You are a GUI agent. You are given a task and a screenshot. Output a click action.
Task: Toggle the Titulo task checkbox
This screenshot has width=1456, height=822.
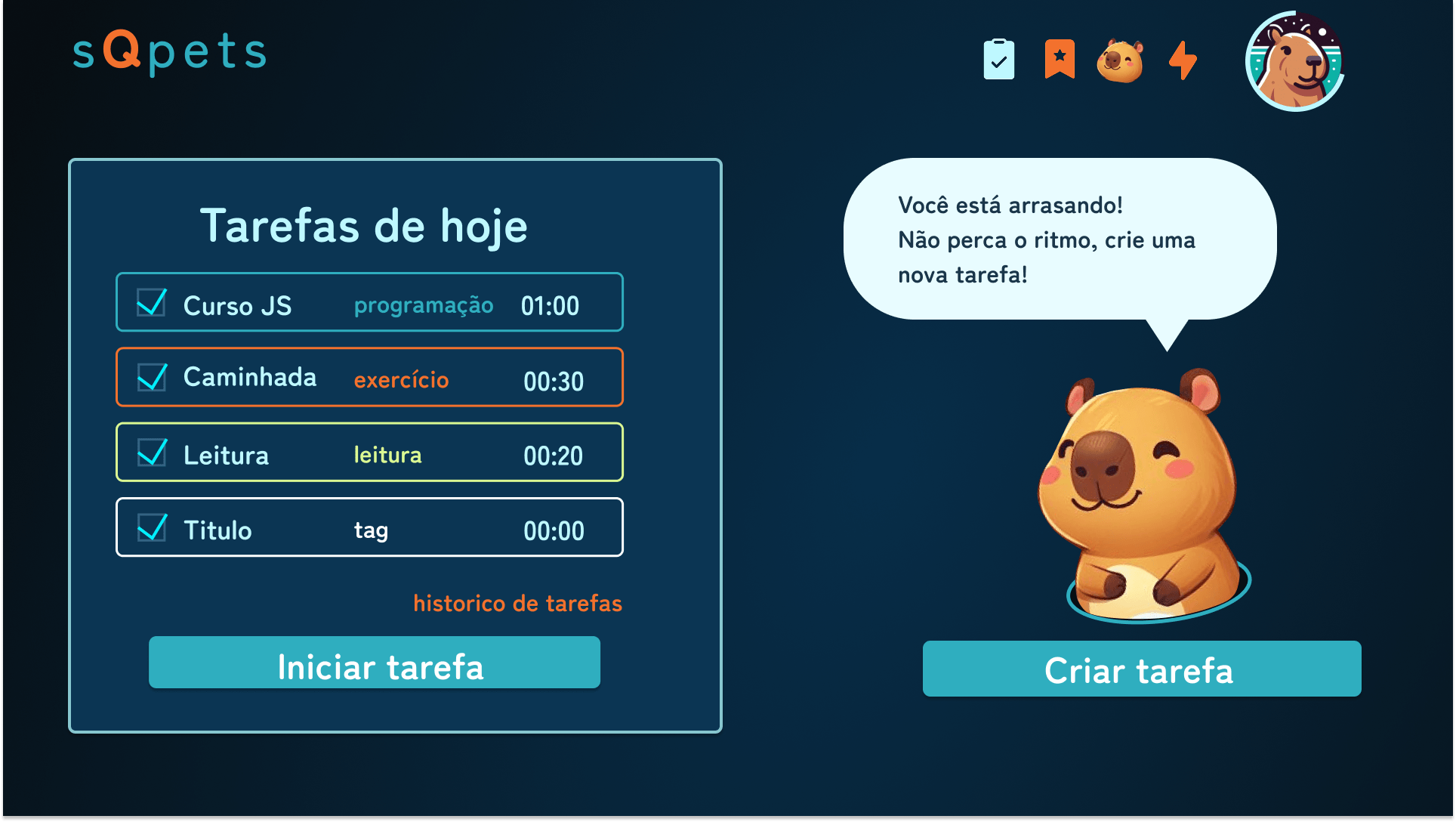click(x=152, y=527)
